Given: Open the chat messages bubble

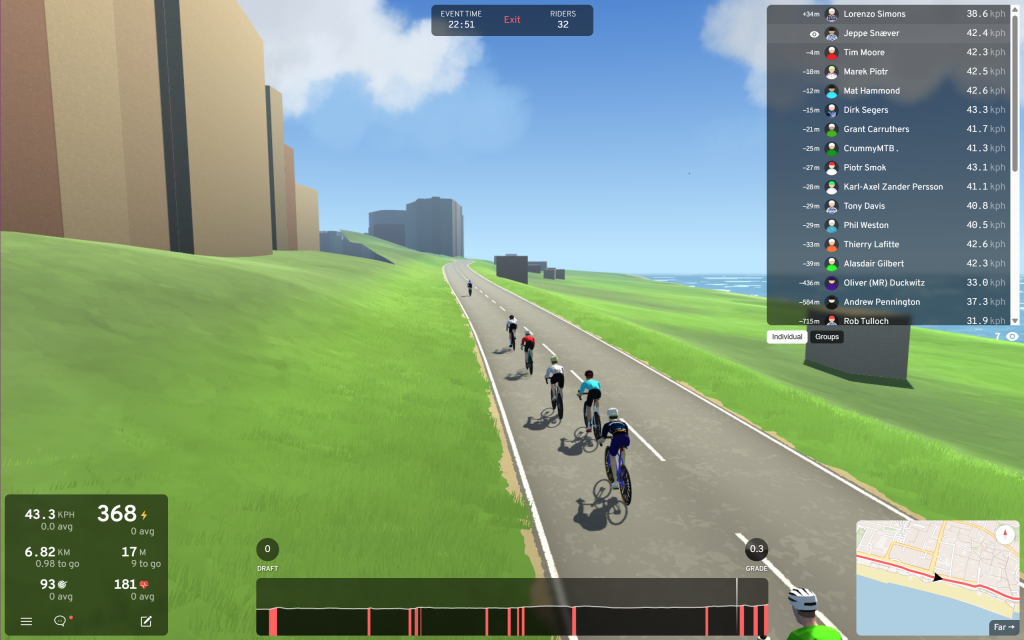Looking at the screenshot, I should (60, 621).
